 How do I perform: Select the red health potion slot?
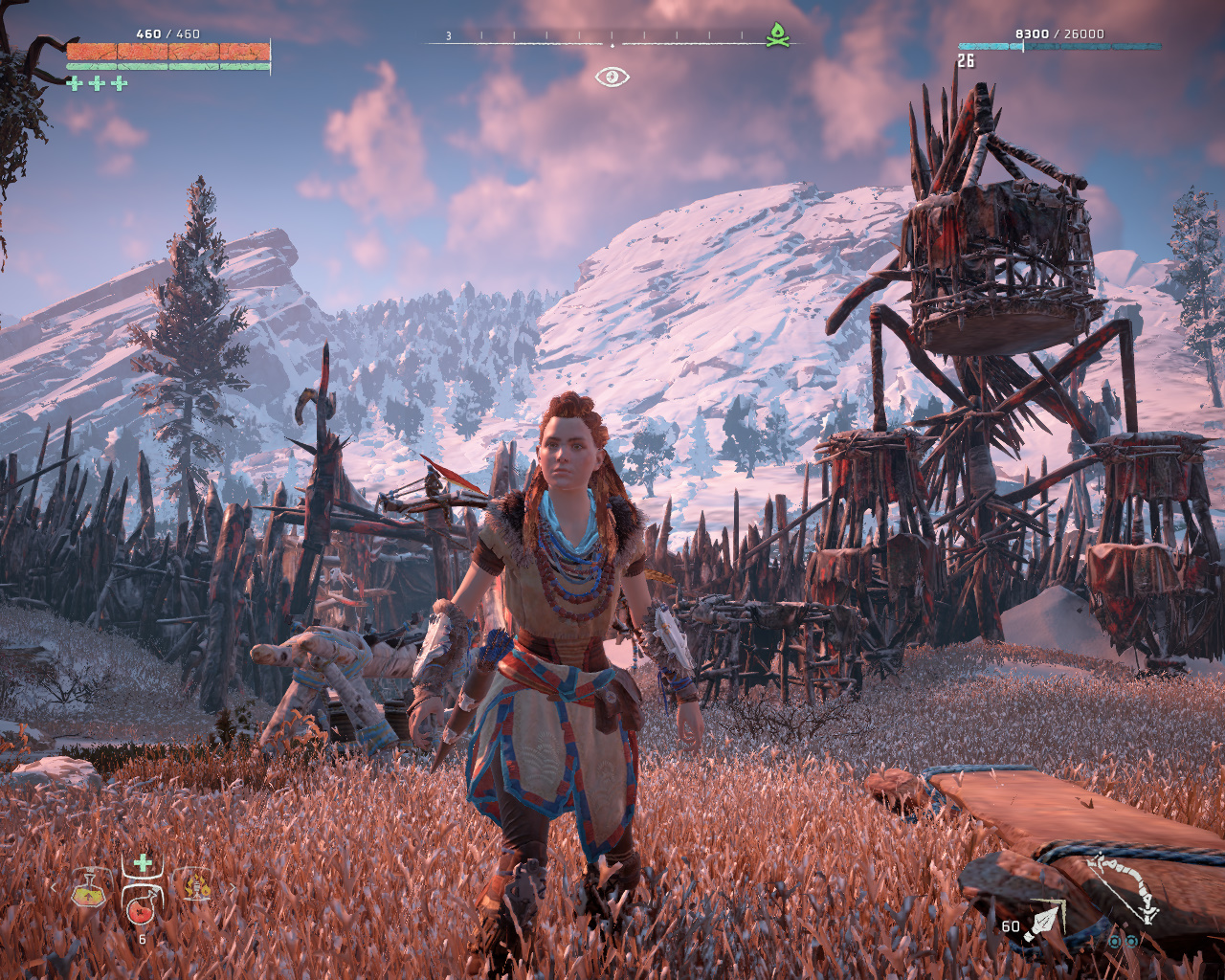pyautogui.click(x=142, y=910)
